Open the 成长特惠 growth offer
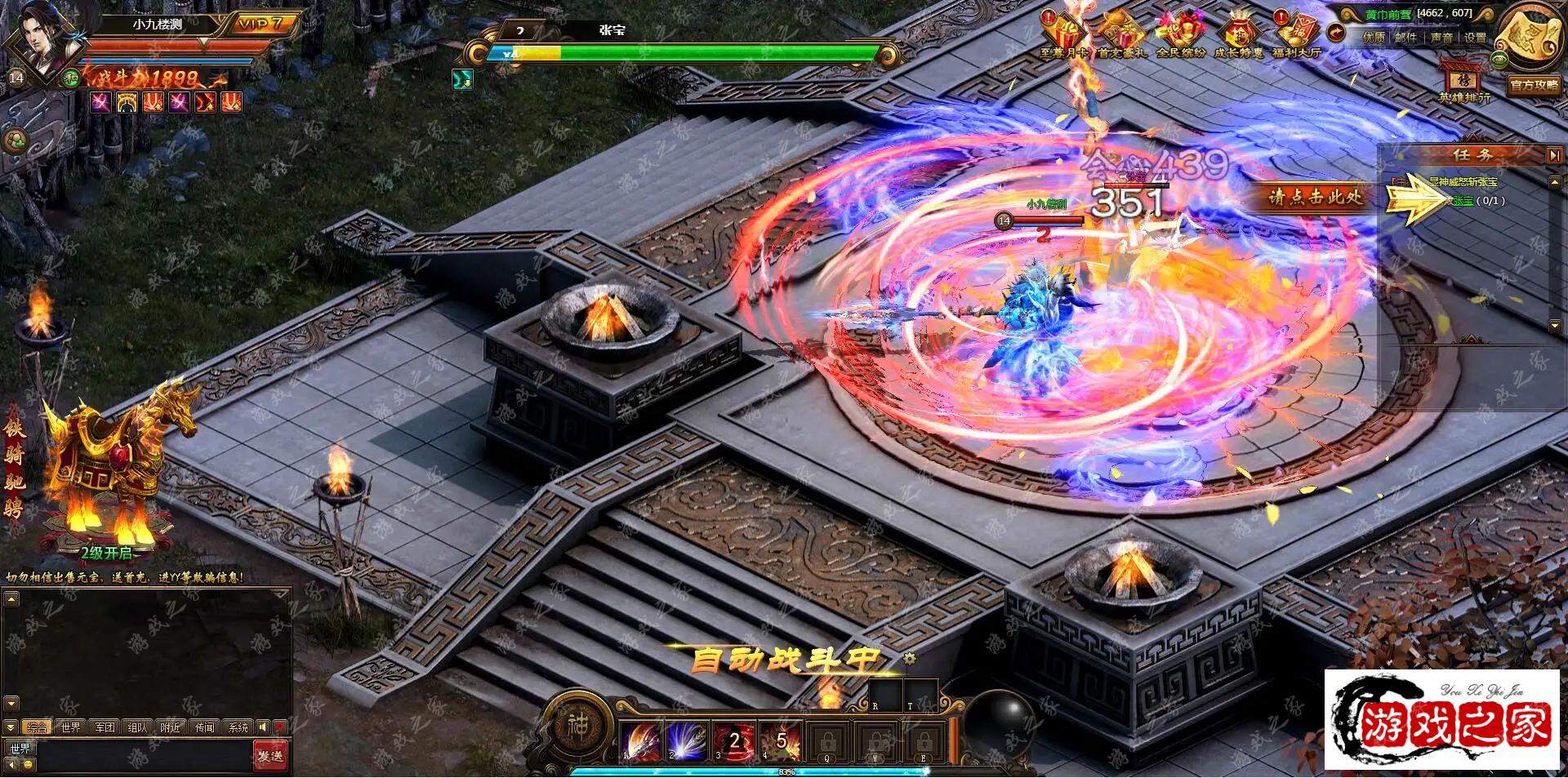Viewport: 1568px width, 778px height. tap(1238, 35)
